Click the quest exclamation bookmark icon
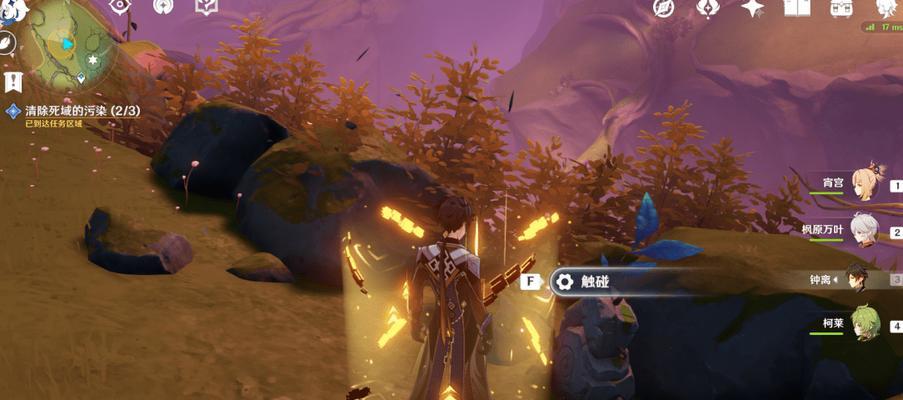This screenshot has height=400, width=903. (10, 80)
